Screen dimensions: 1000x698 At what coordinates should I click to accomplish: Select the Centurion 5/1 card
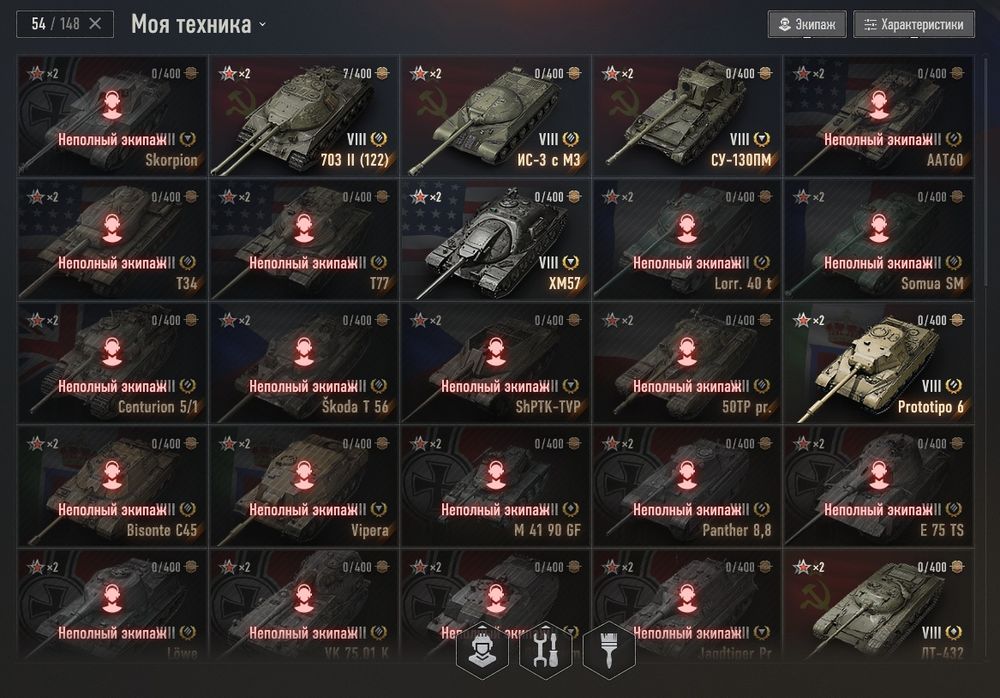point(112,362)
